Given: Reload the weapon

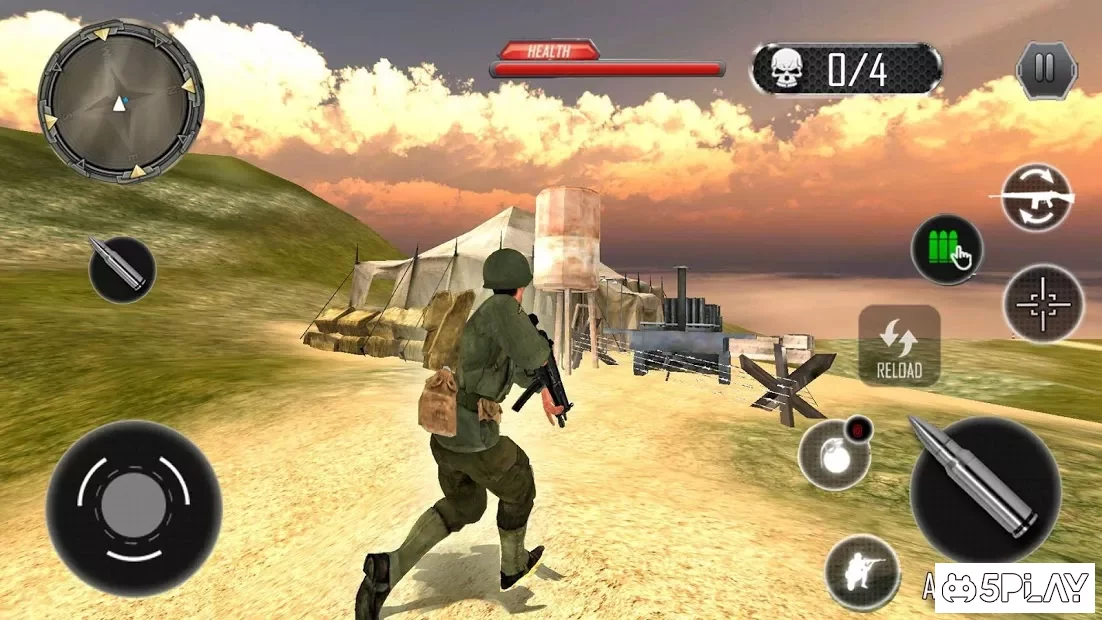Looking at the screenshot, I should click(x=899, y=345).
